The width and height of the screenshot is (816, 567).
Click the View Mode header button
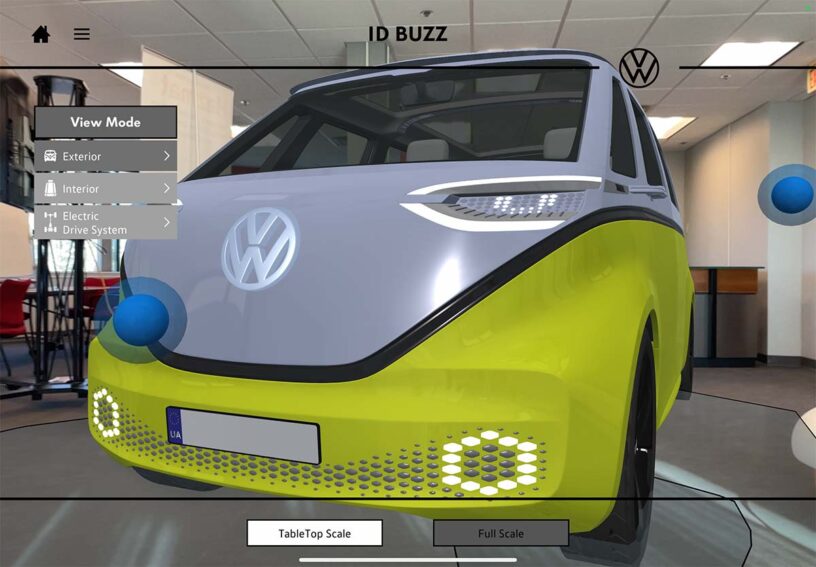coord(106,122)
